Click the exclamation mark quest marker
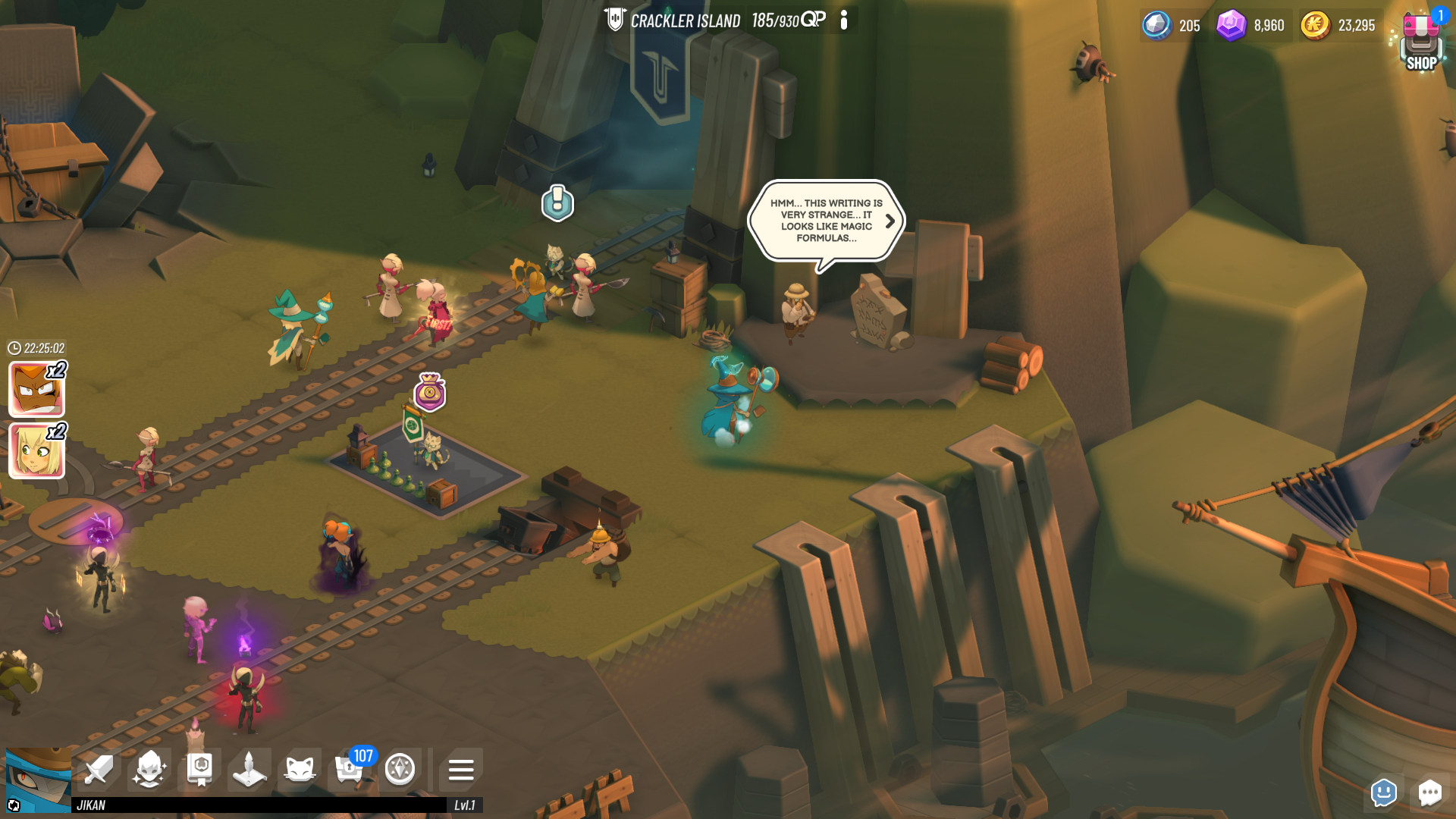This screenshot has height=819, width=1456. coord(557,202)
